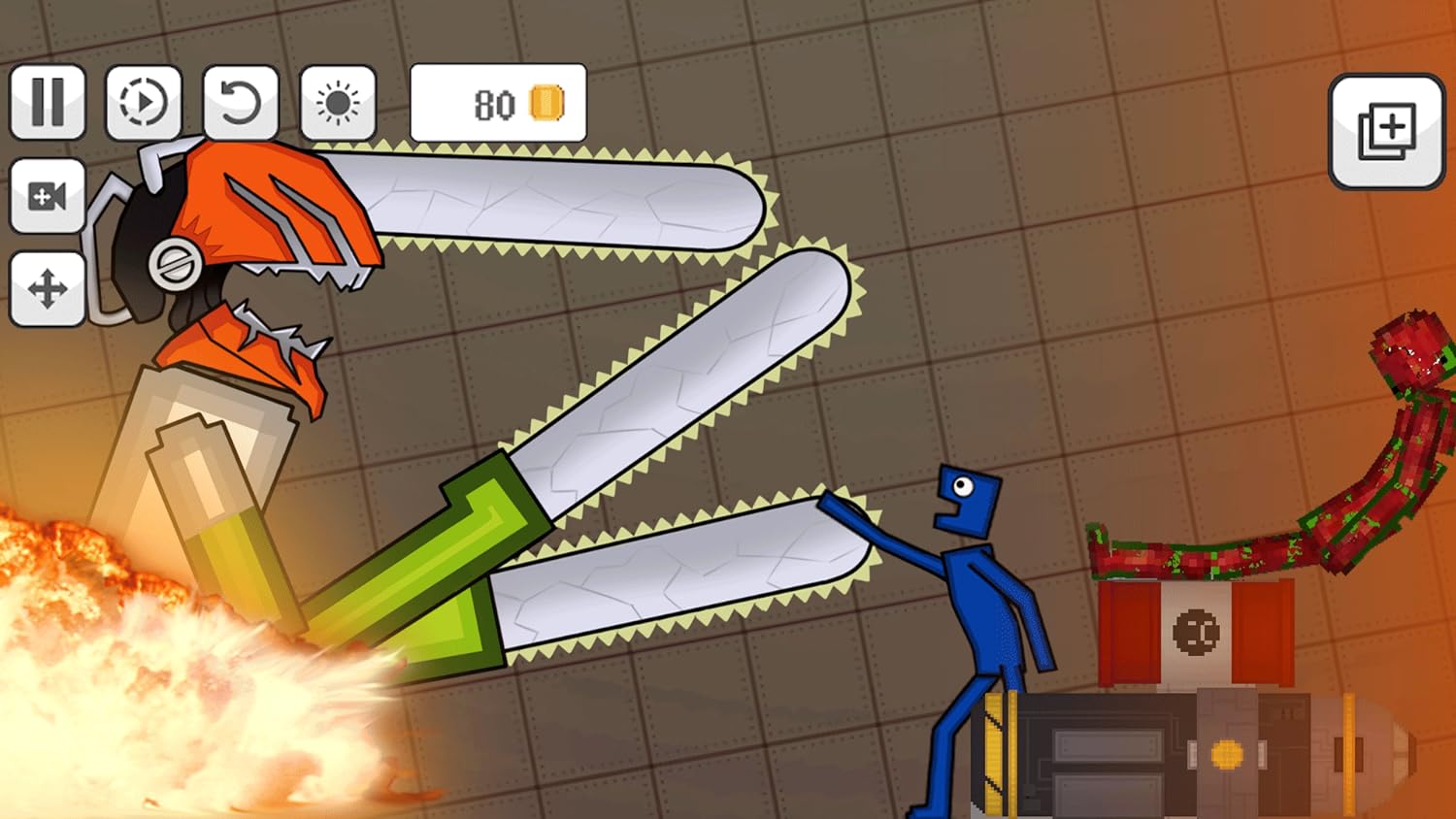Toggle the sun brightness button
1456x819 pixels.
pyautogui.click(x=338, y=102)
